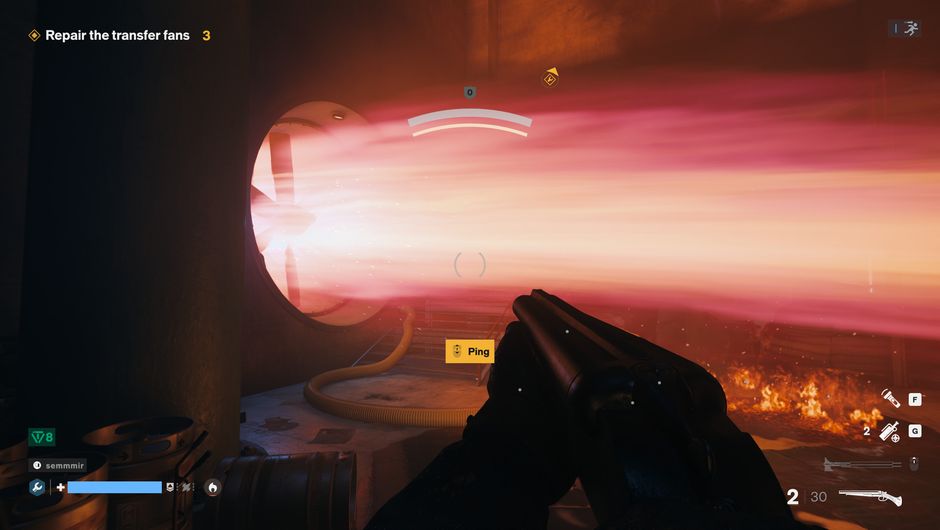Toggle the flashlight icon
Viewport: 940px width, 530px height.
[889, 400]
